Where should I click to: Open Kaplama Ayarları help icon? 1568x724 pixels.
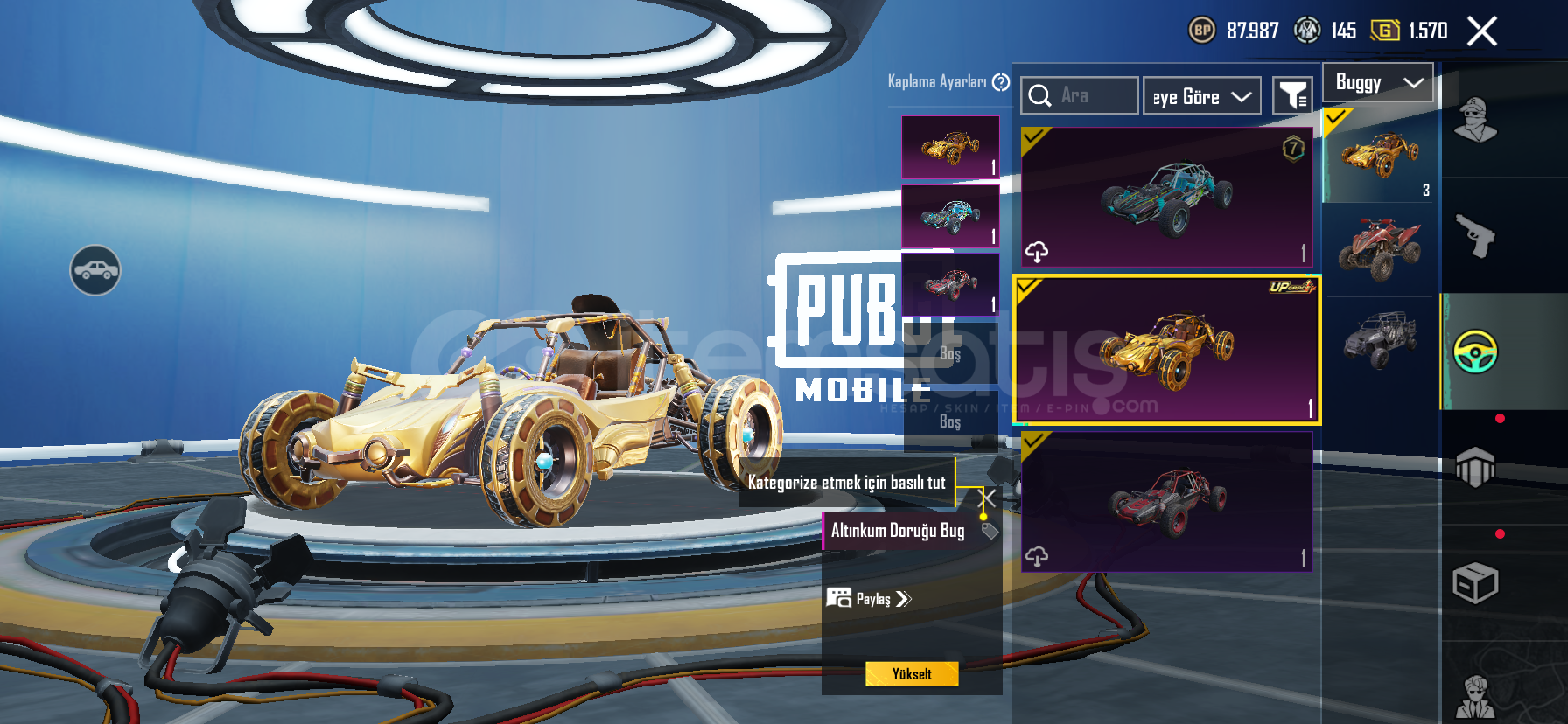point(1001,82)
